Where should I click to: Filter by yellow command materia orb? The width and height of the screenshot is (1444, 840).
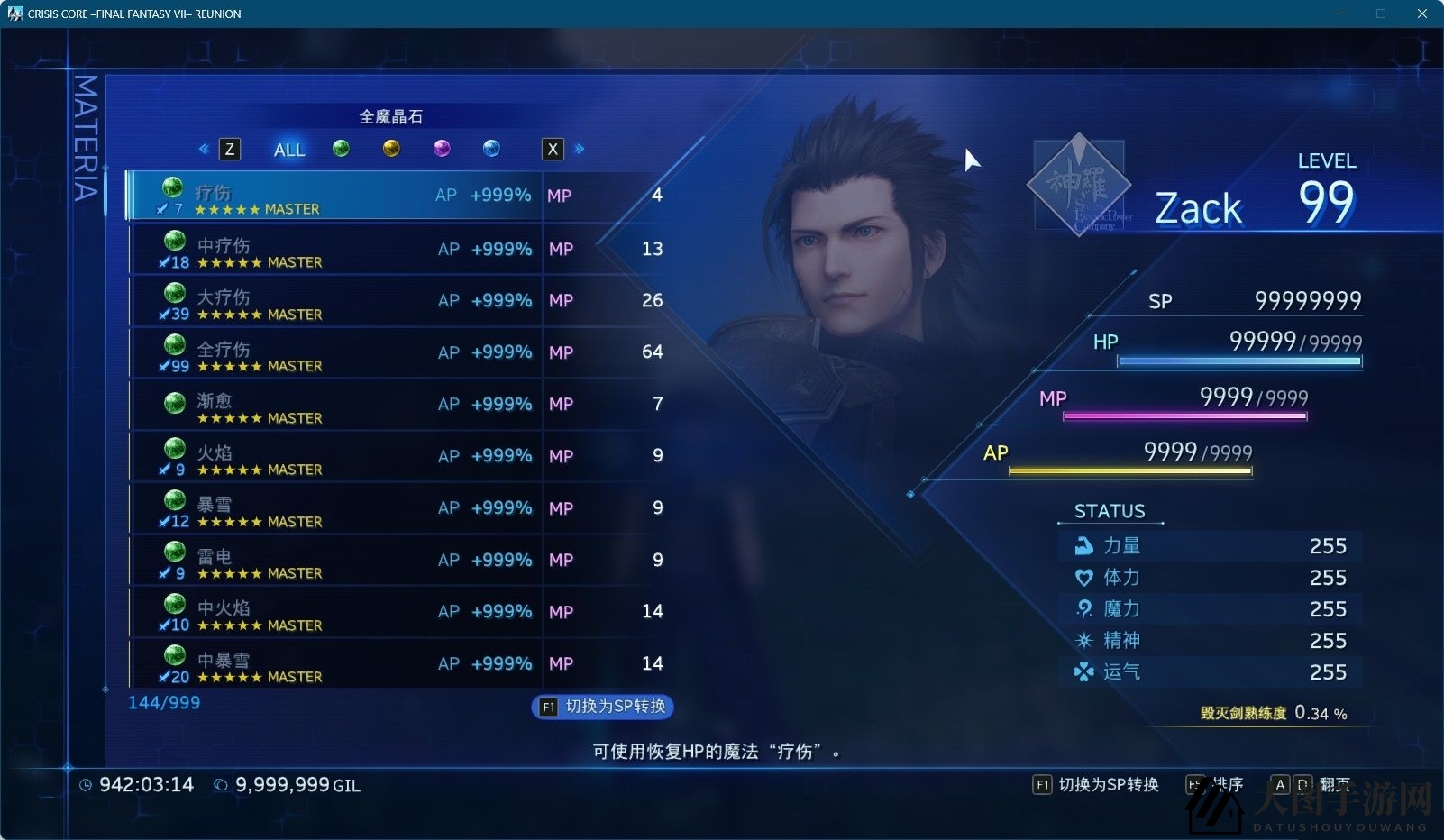pos(391,148)
